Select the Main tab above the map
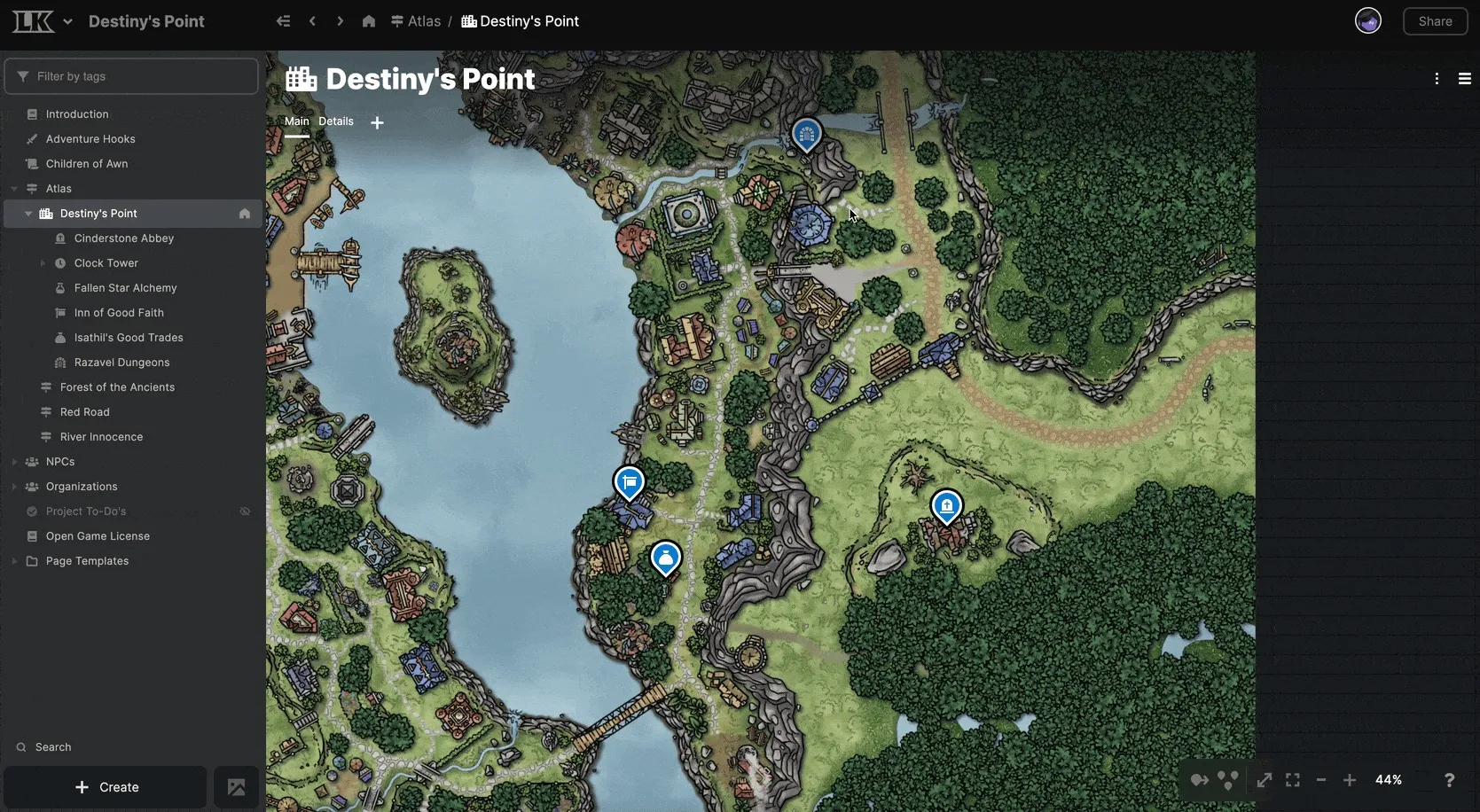The image size is (1480, 812). [296, 121]
